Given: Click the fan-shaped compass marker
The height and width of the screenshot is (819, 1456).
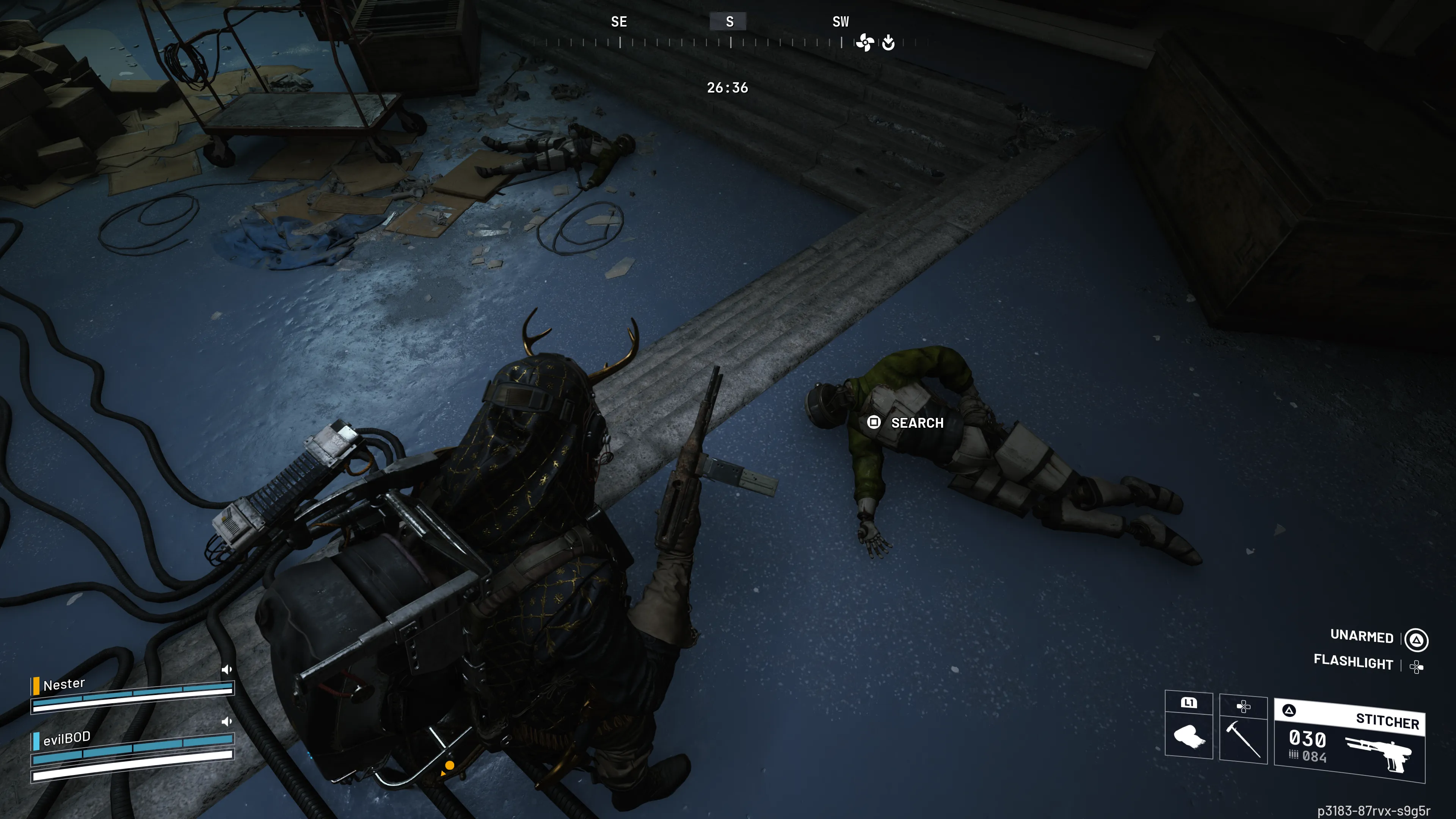Looking at the screenshot, I should click(865, 42).
